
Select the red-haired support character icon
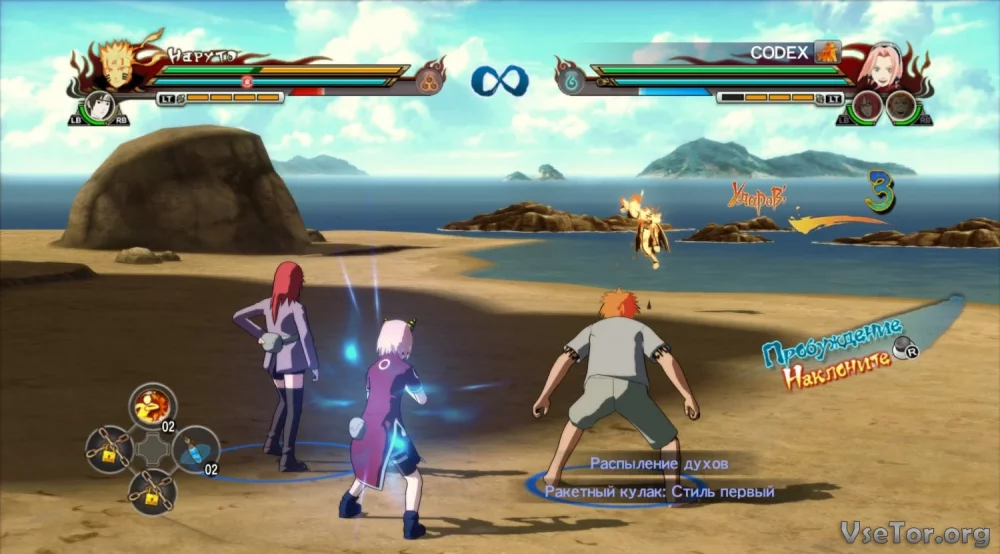point(866,106)
